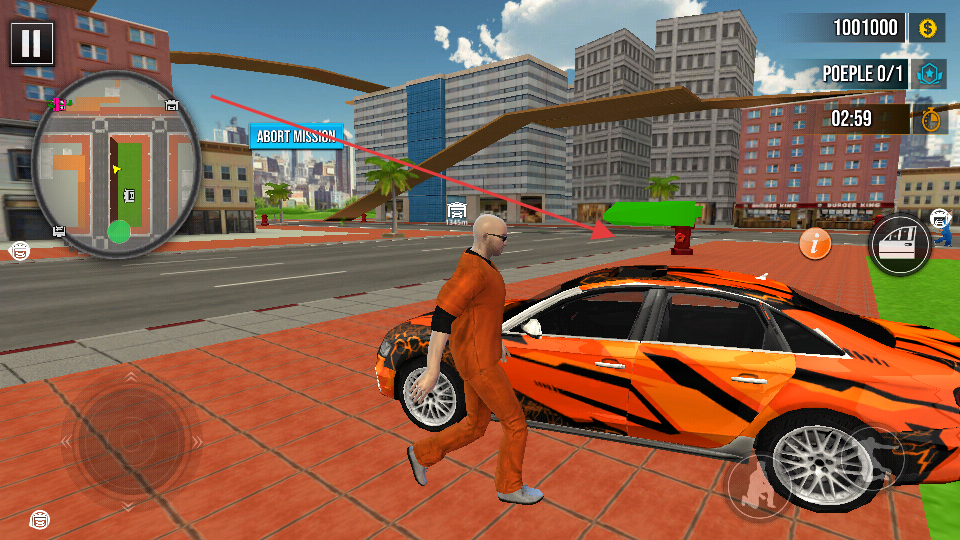Enter the vehicle using the car door button

point(897,244)
